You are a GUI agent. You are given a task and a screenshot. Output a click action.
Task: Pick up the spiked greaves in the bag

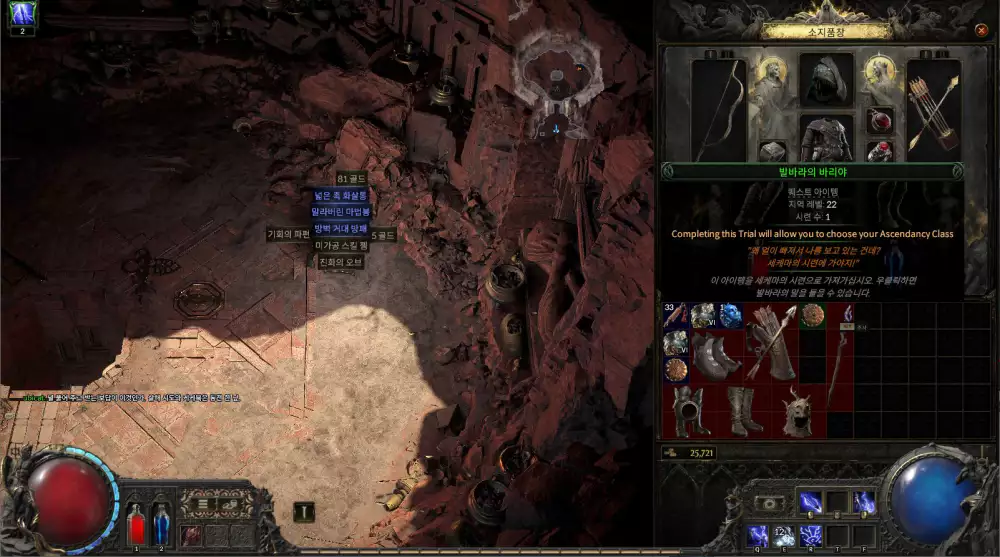[716, 357]
